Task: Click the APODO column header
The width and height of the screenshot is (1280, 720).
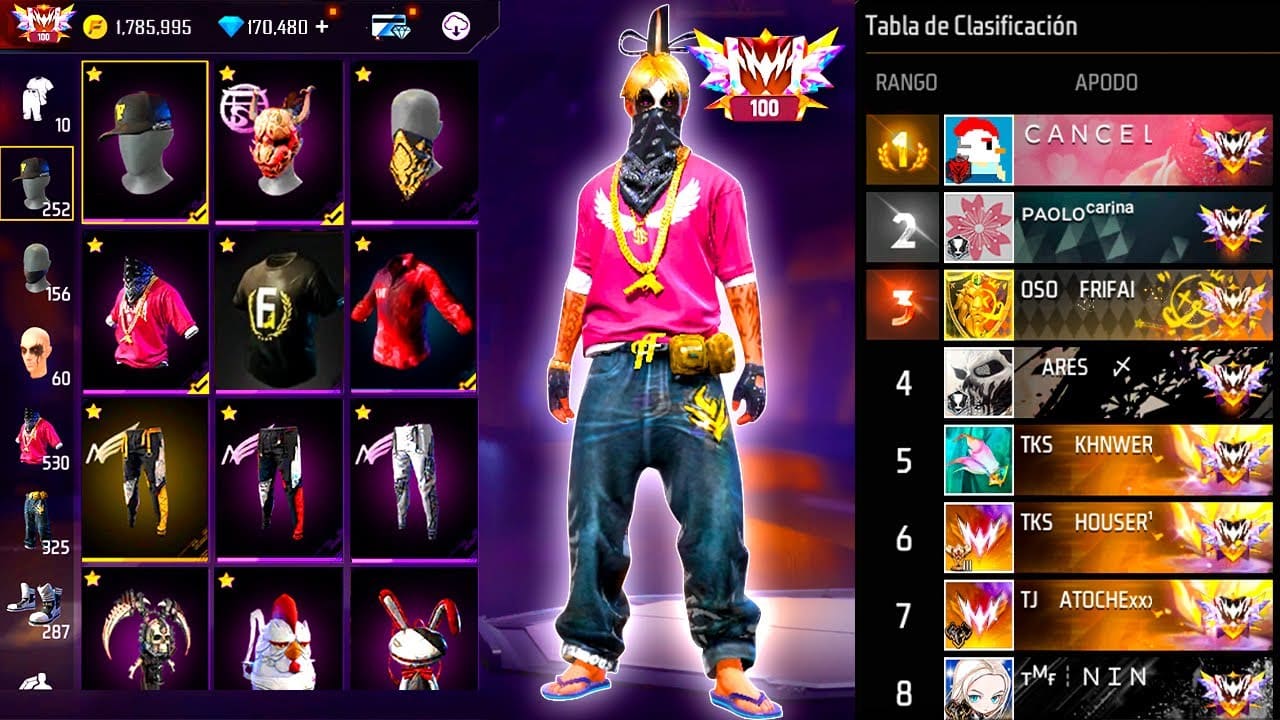Action: (x=1105, y=82)
